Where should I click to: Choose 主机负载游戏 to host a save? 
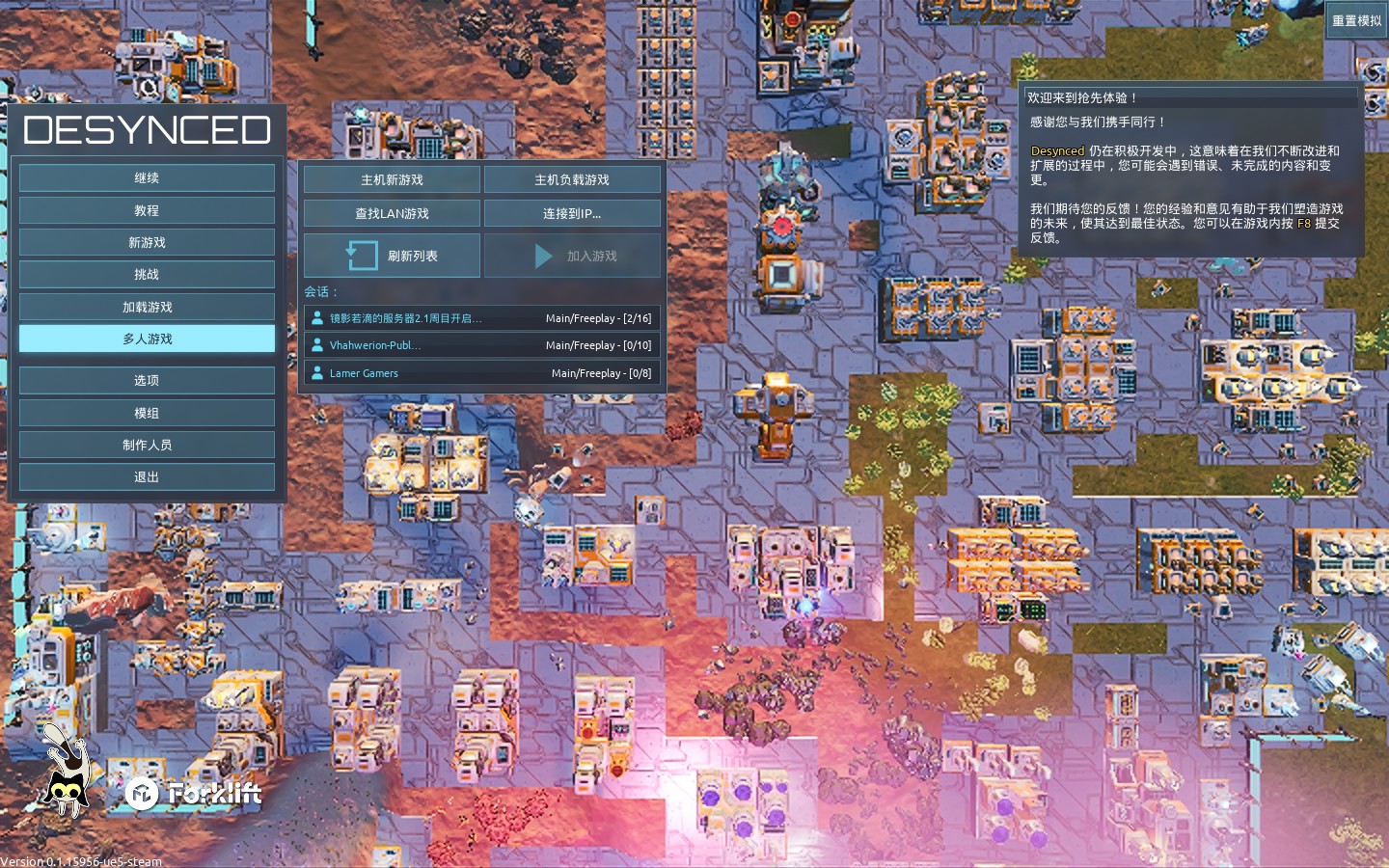pos(572,179)
